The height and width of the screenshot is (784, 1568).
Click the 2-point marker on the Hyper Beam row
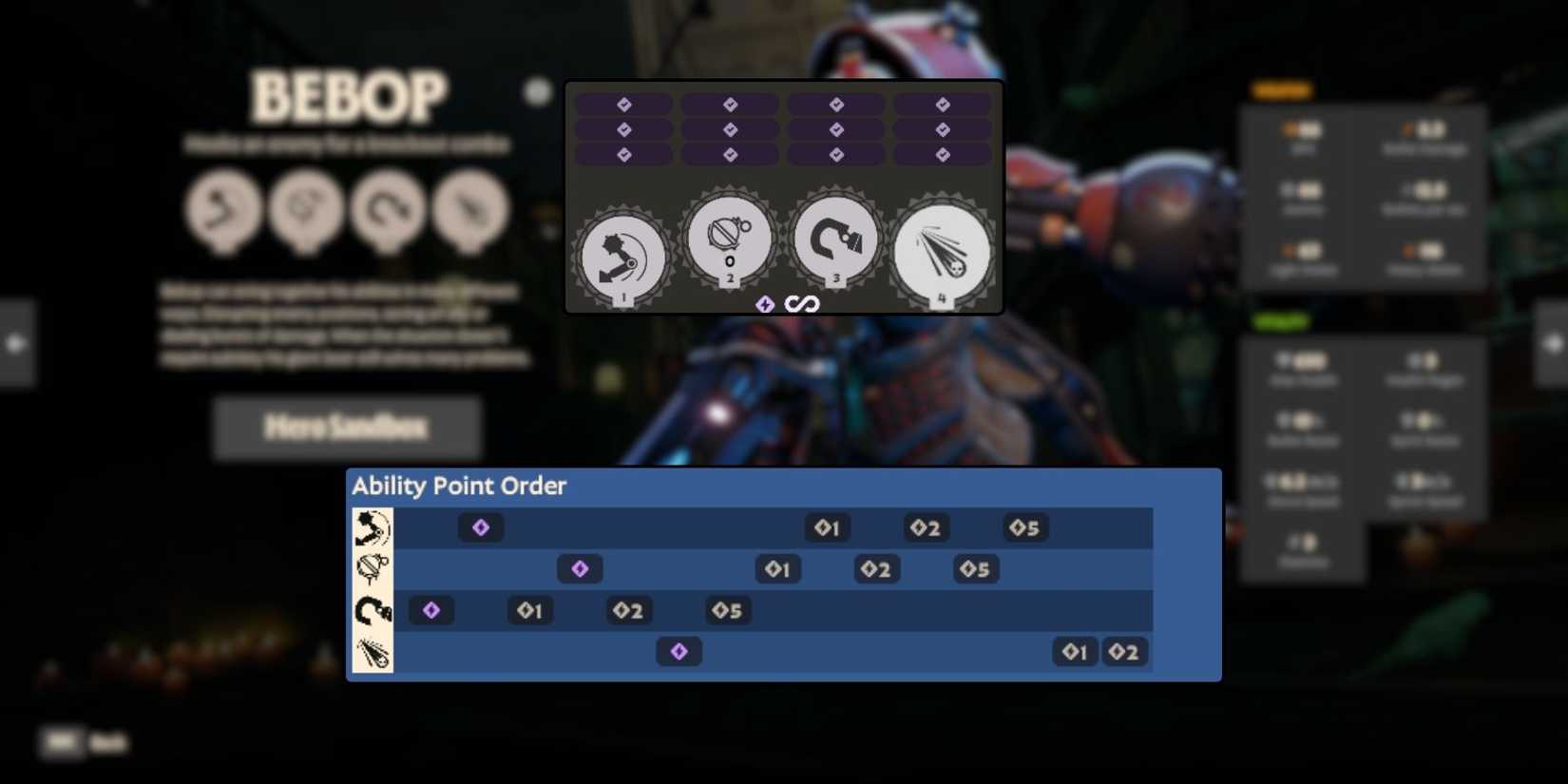point(1124,652)
